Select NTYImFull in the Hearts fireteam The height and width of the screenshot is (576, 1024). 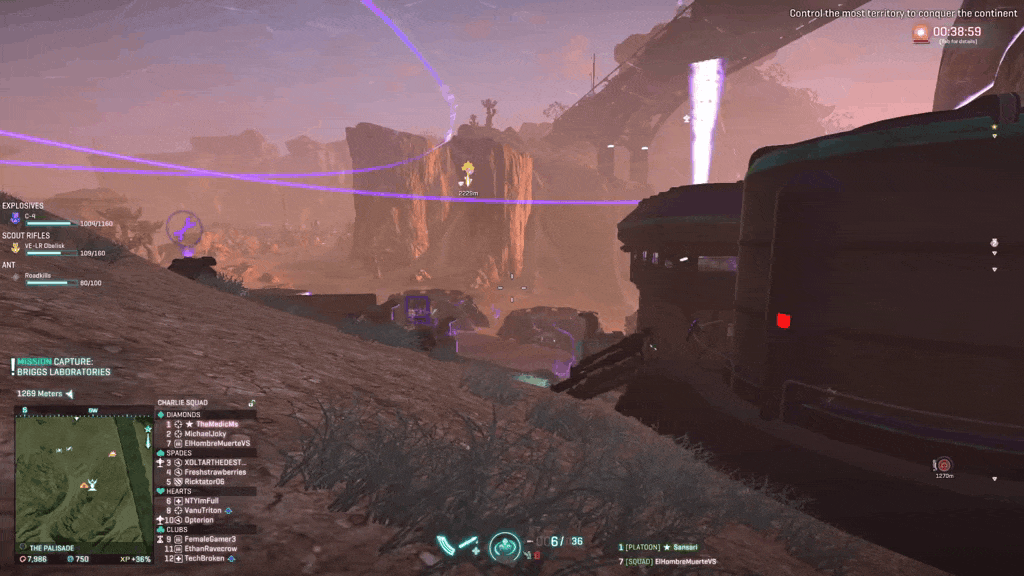coord(204,501)
